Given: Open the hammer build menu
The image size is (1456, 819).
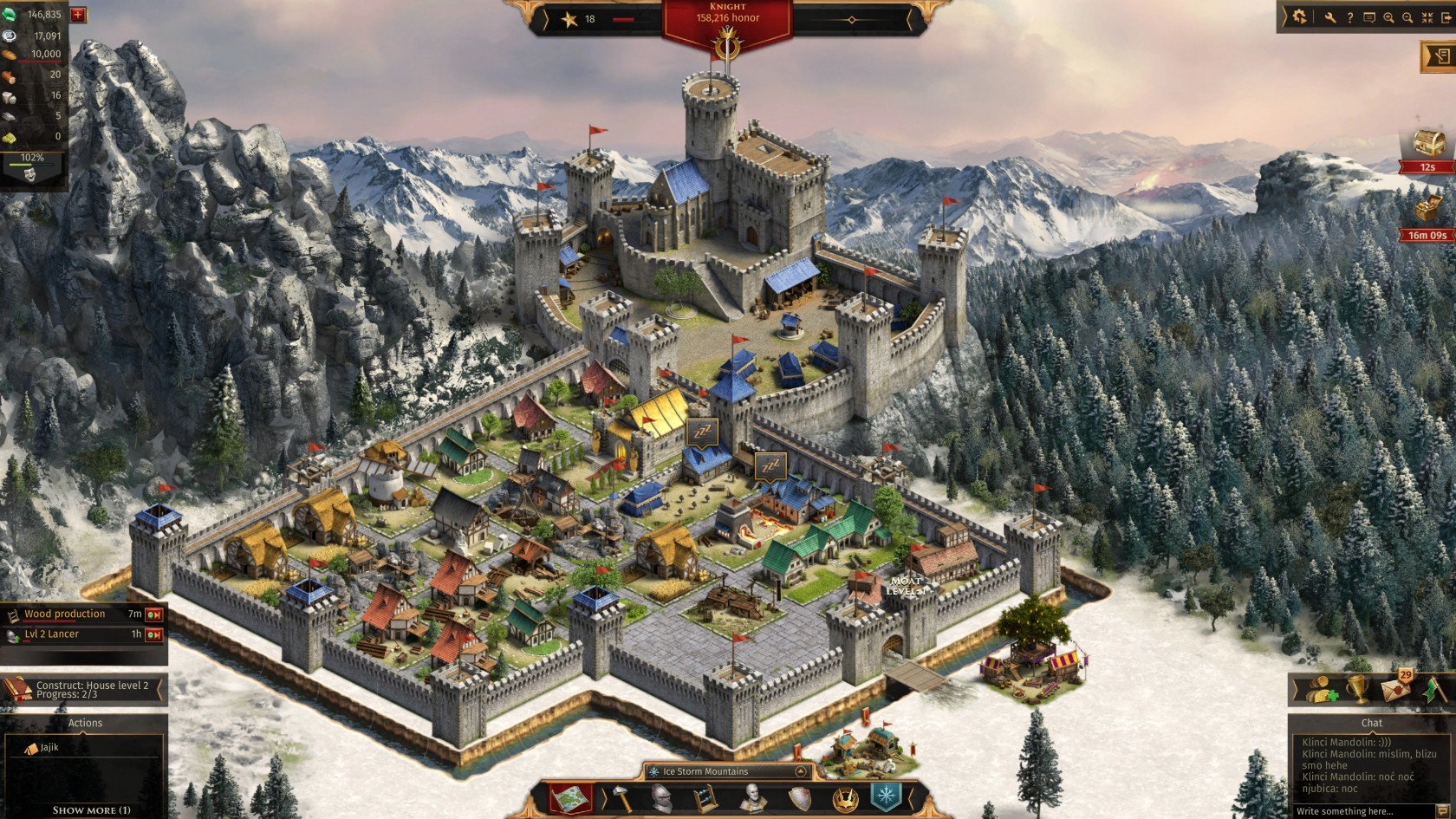Looking at the screenshot, I should [622, 798].
